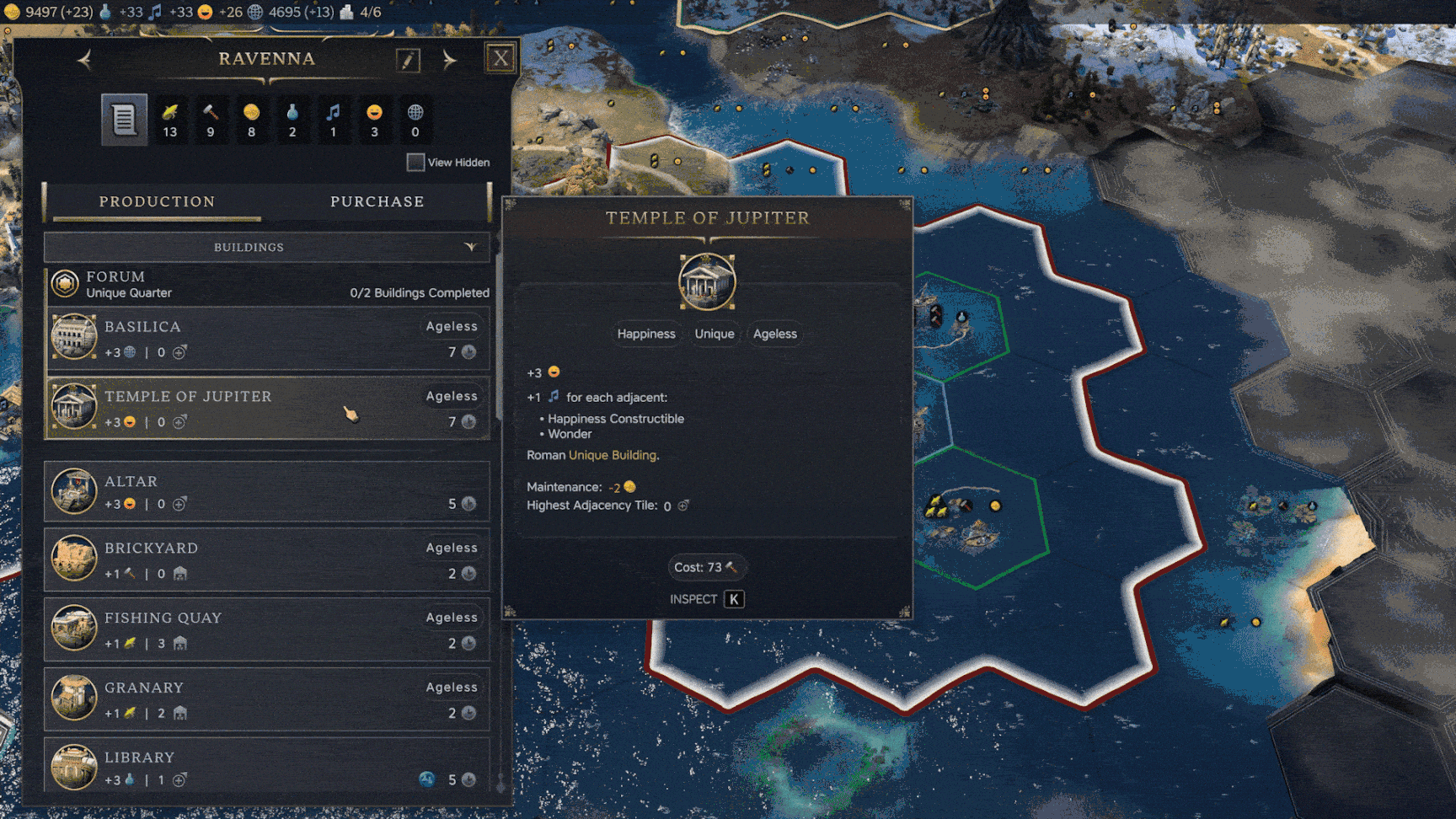
Task: Click the city science flask yield
Action: (x=292, y=120)
